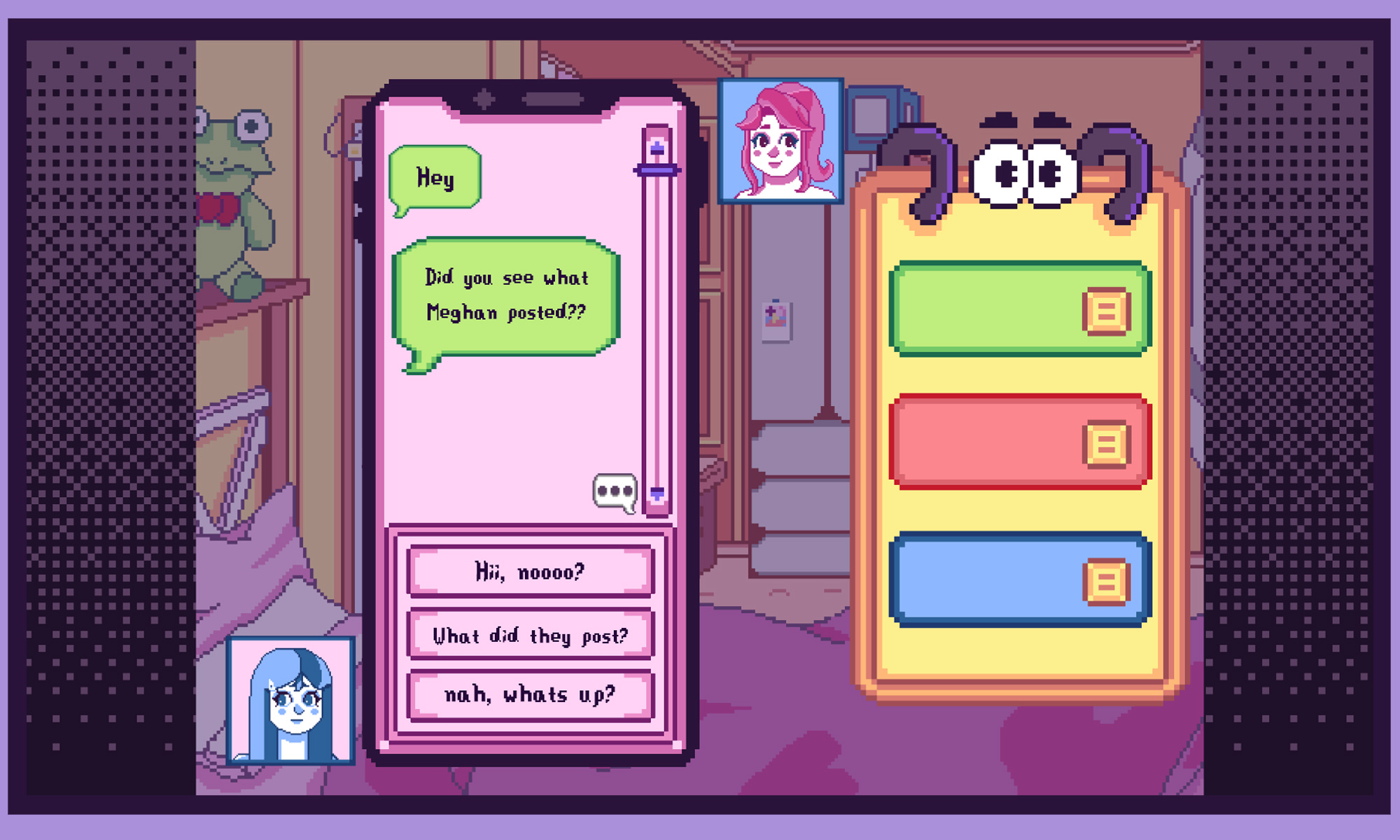This screenshot has height=840, width=1400.
Task: Click the blue-haired girl's portrait
Action: (291, 700)
